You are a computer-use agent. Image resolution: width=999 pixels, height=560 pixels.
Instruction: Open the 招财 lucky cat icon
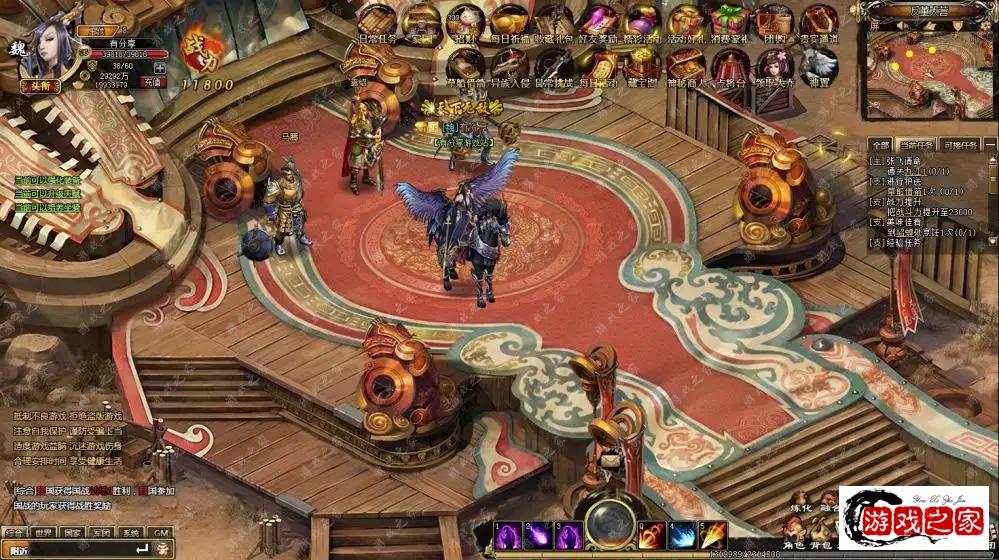[465, 21]
